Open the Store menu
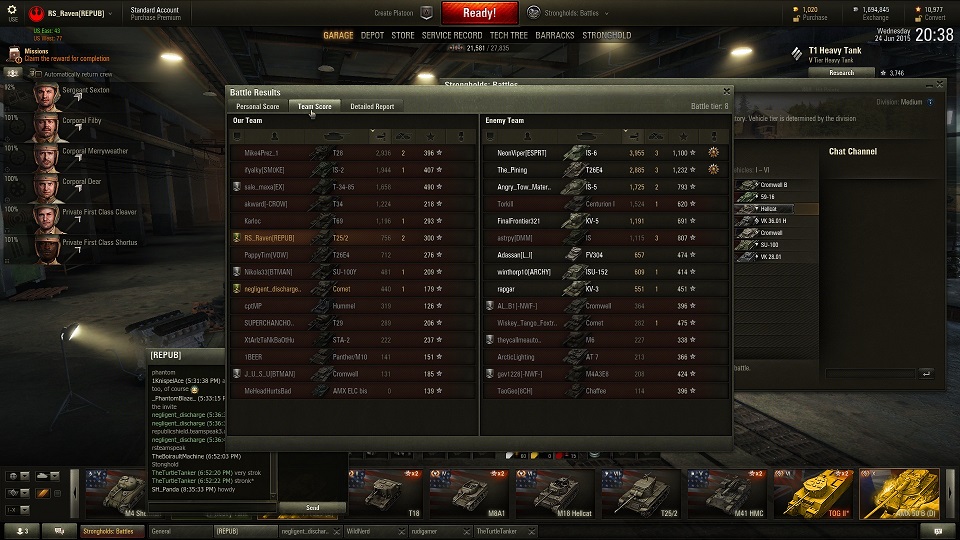Image resolution: width=960 pixels, height=540 pixels. tap(402, 35)
